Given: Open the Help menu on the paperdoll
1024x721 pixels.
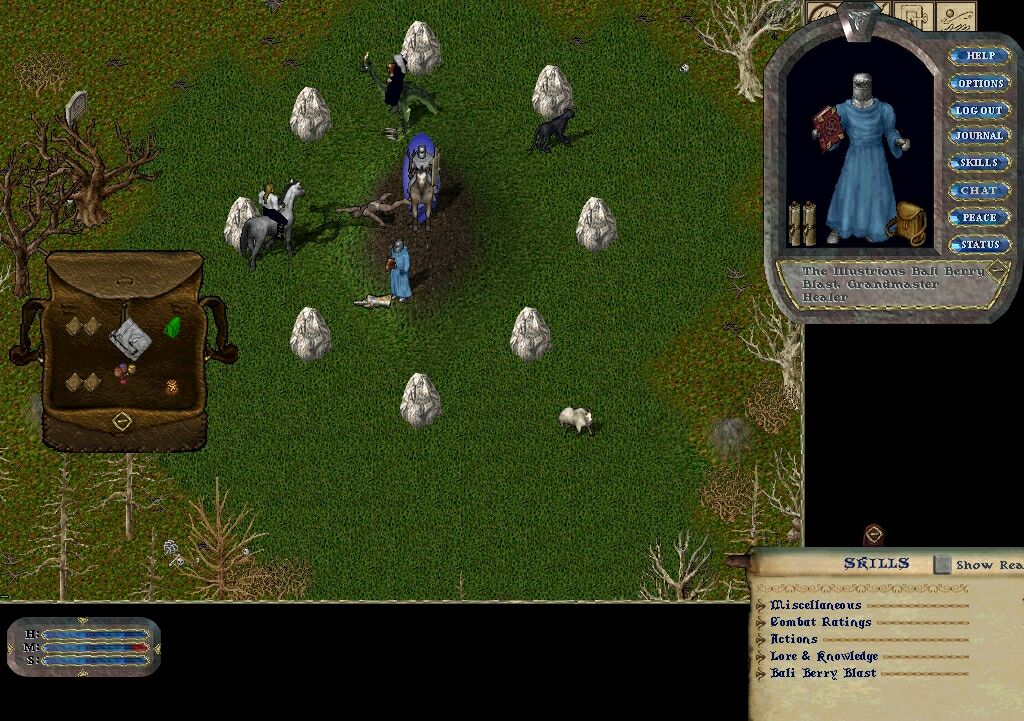Looking at the screenshot, I should point(979,56).
